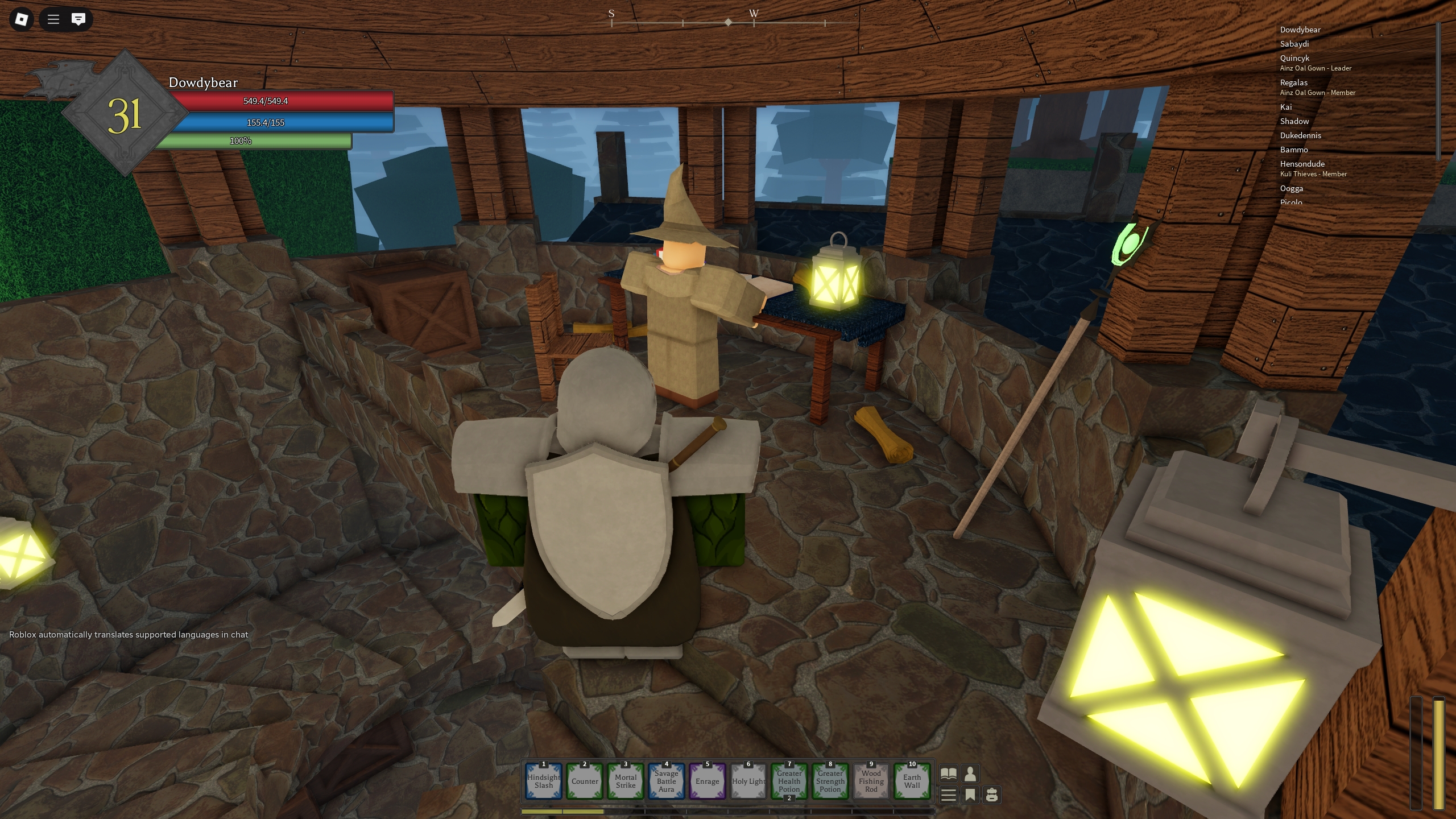The height and width of the screenshot is (819, 1456).
Task: Cast Earth Wall in slot 10
Action: [912, 781]
